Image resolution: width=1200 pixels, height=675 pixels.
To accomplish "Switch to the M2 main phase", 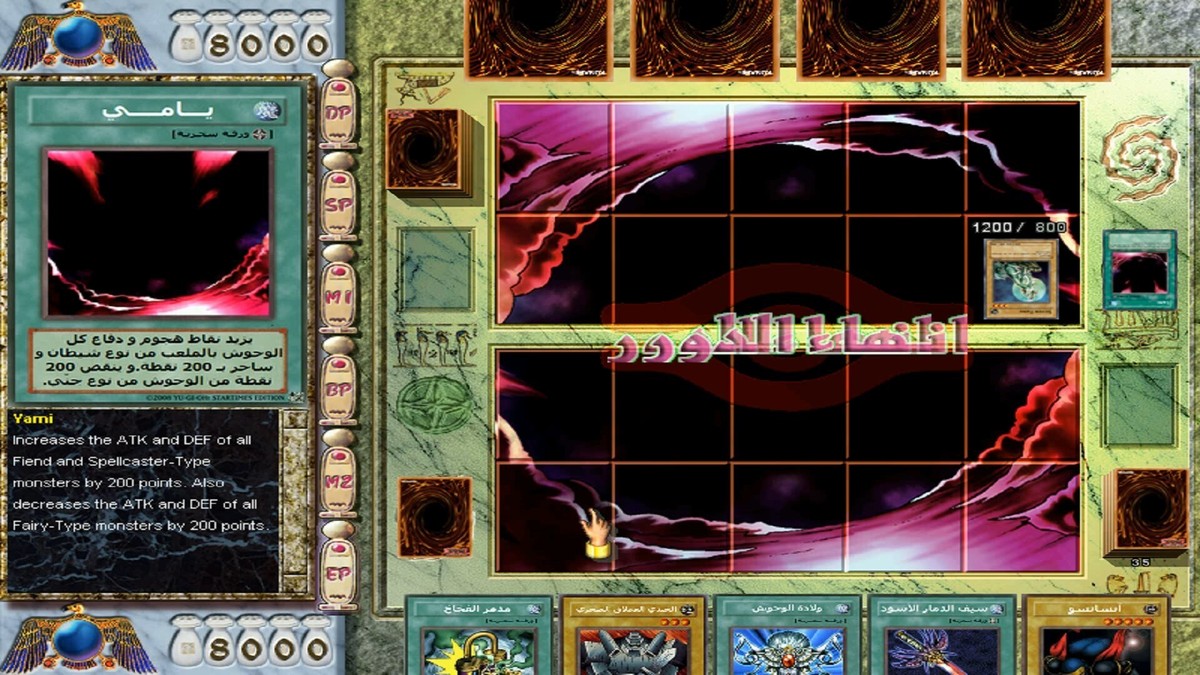I will click(338, 480).
